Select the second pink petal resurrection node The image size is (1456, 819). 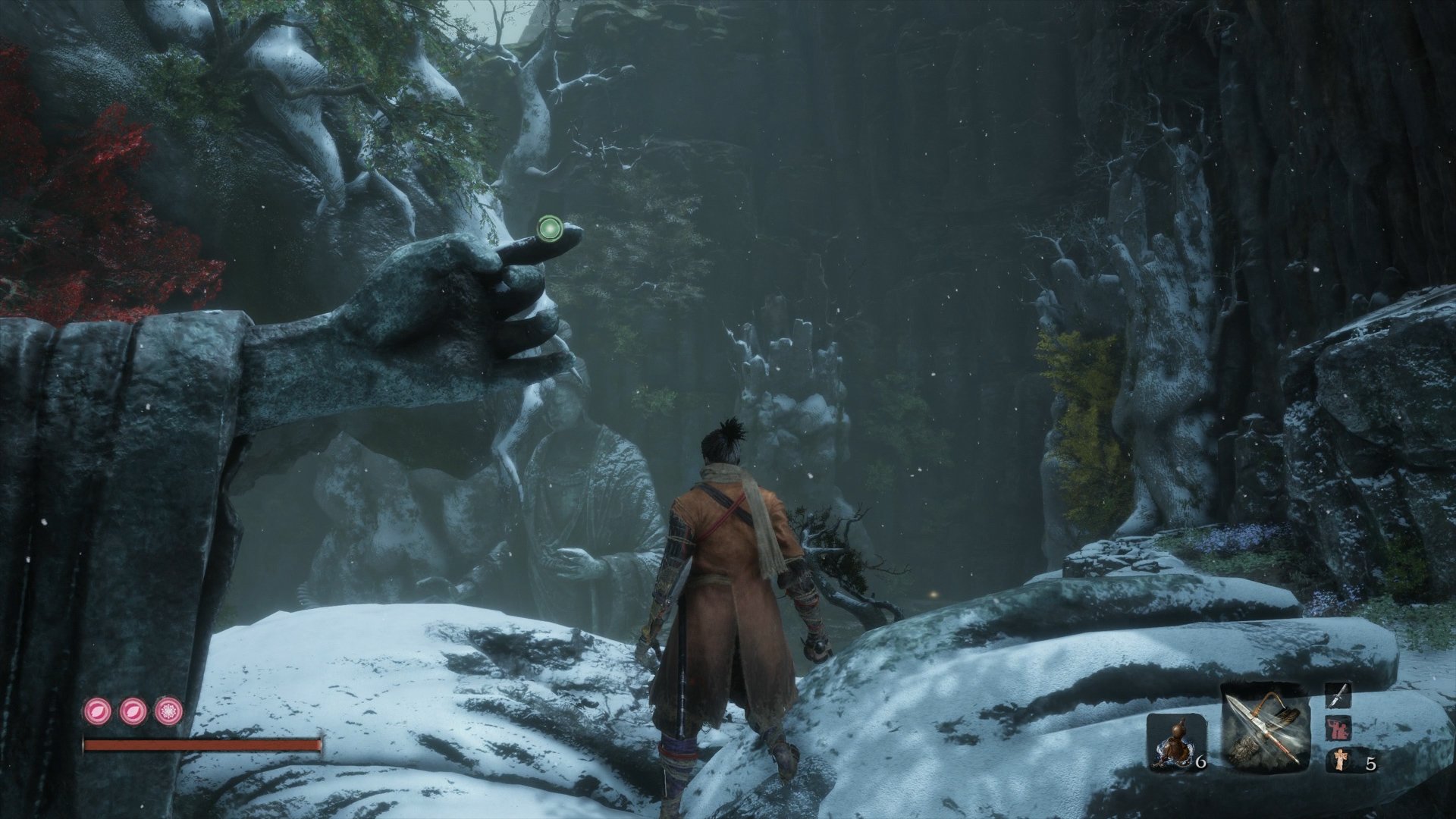[x=133, y=712]
